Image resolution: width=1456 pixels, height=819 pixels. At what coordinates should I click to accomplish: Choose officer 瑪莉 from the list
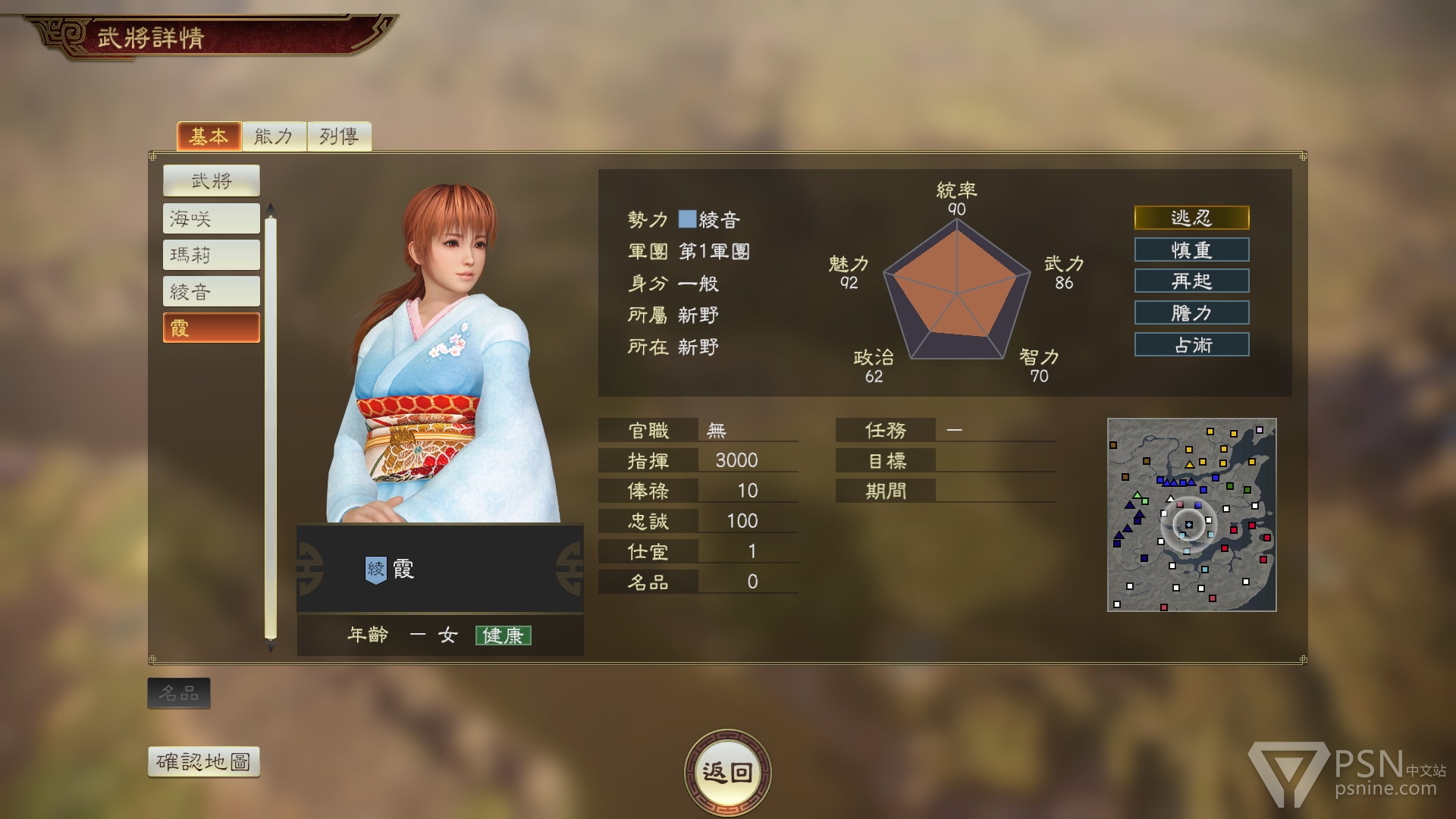(211, 255)
